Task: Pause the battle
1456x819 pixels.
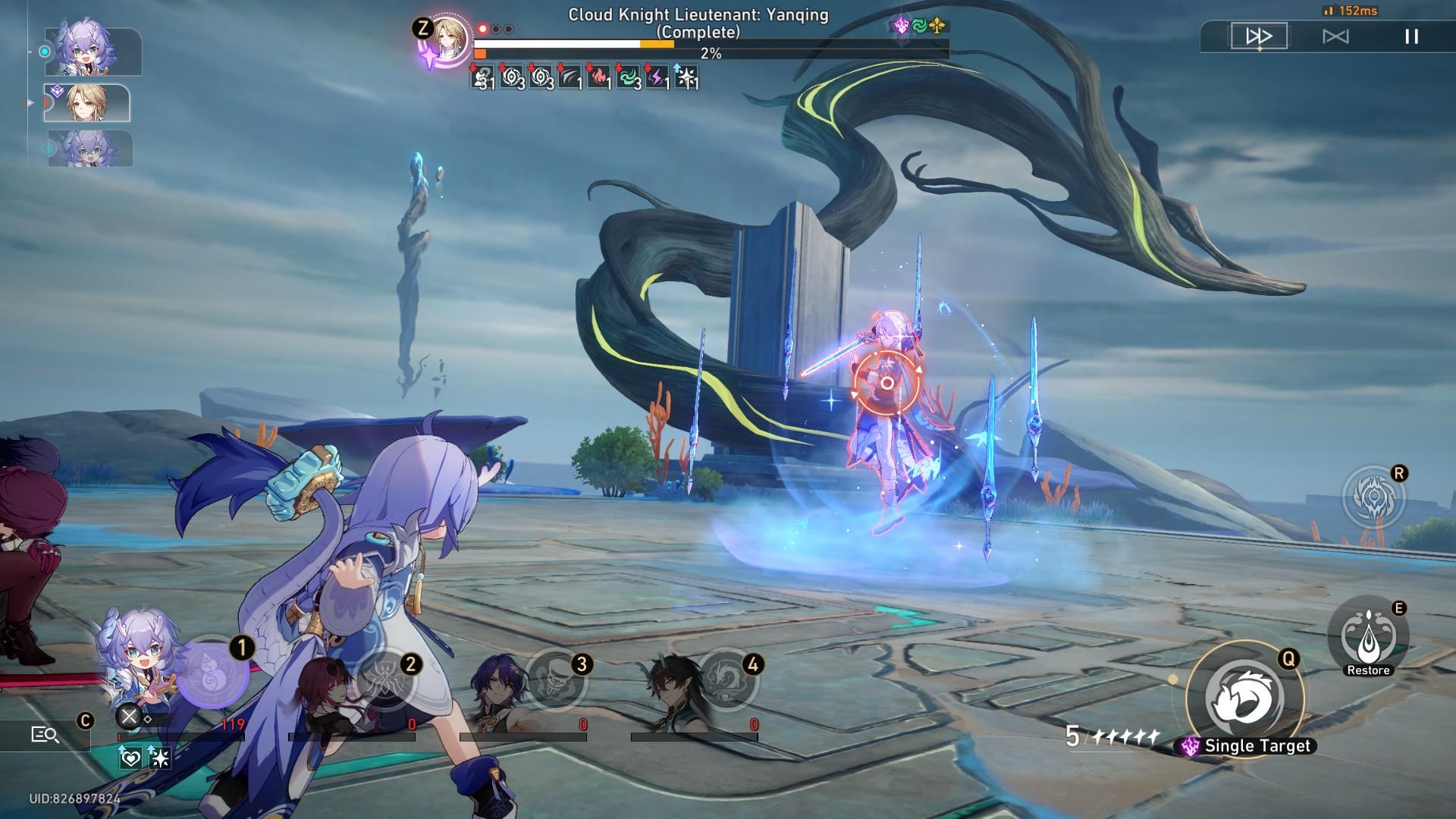Action: (1411, 36)
